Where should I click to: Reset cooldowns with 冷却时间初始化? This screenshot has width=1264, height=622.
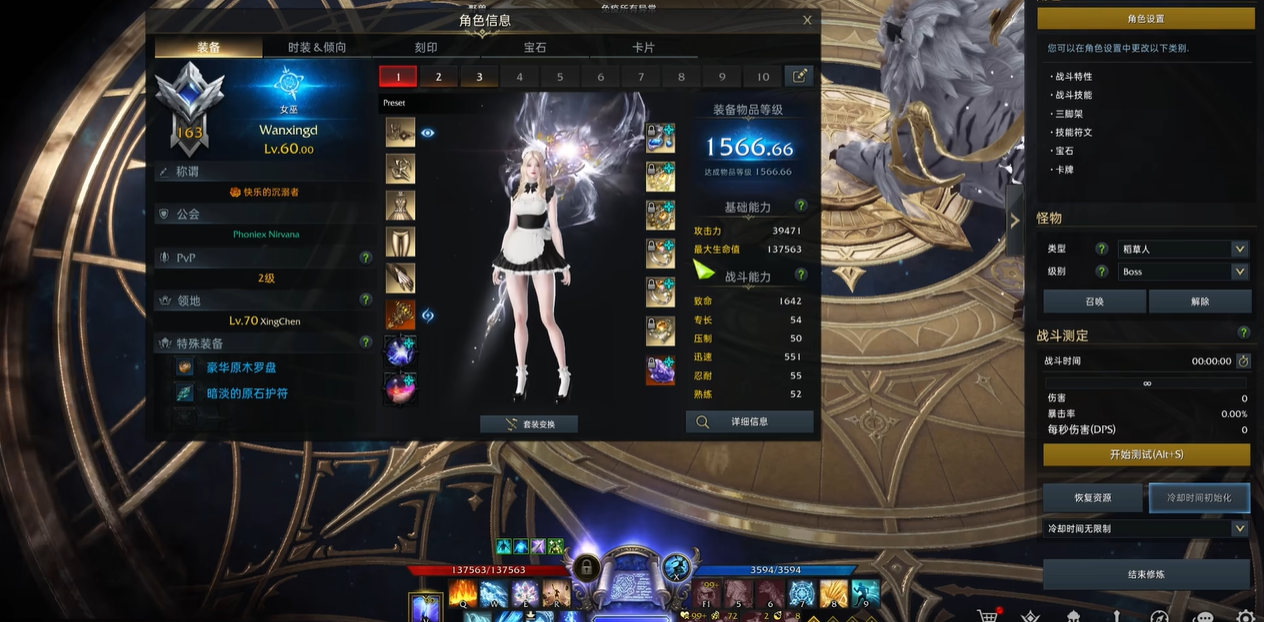pyautogui.click(x=1200, y=497)
